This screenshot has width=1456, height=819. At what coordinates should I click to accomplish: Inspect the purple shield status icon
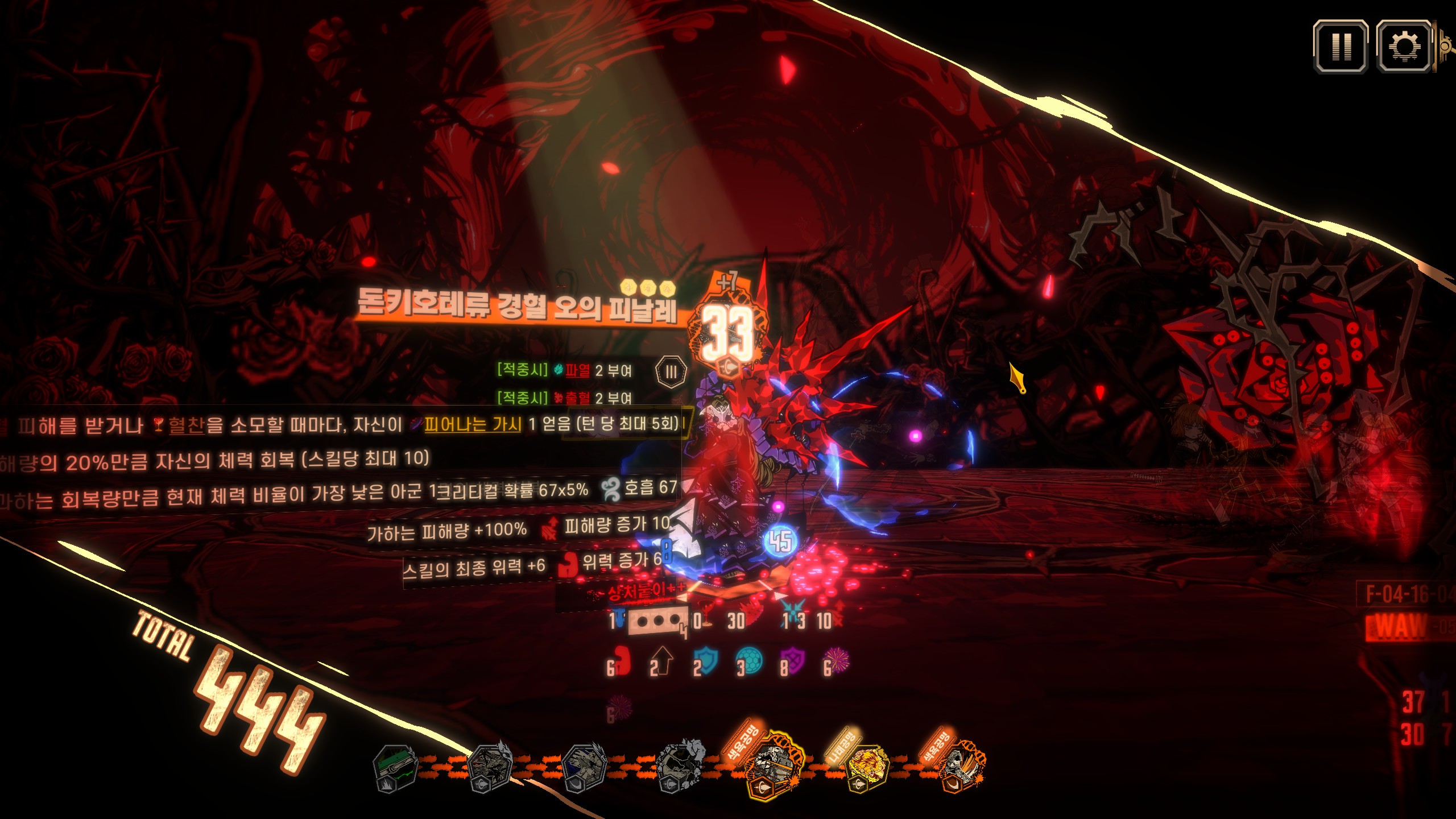(x=793, y=663)
